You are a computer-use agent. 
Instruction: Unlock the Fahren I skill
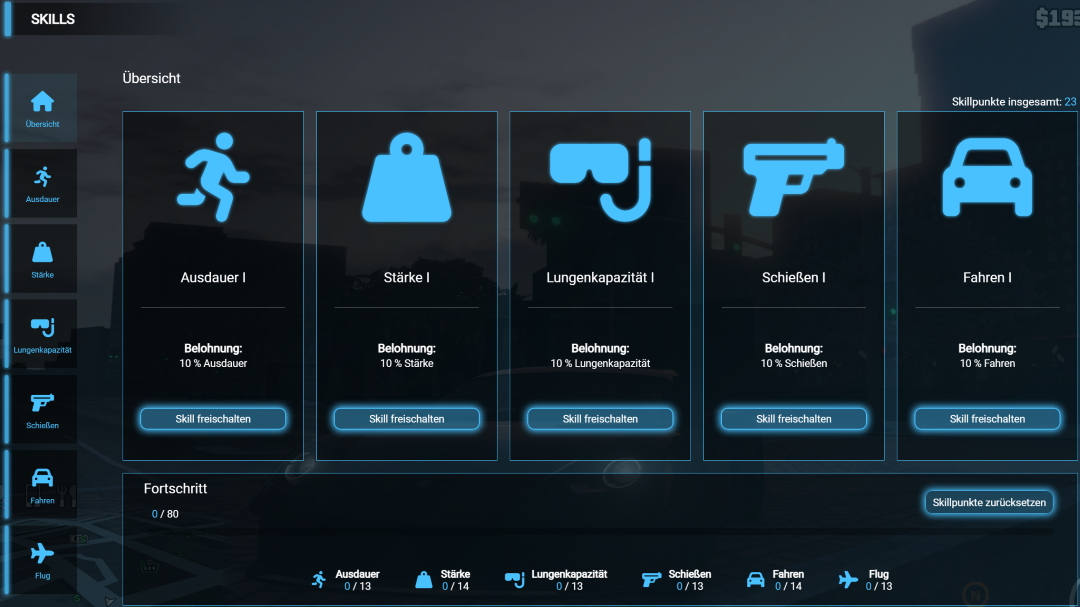(987, 419)
